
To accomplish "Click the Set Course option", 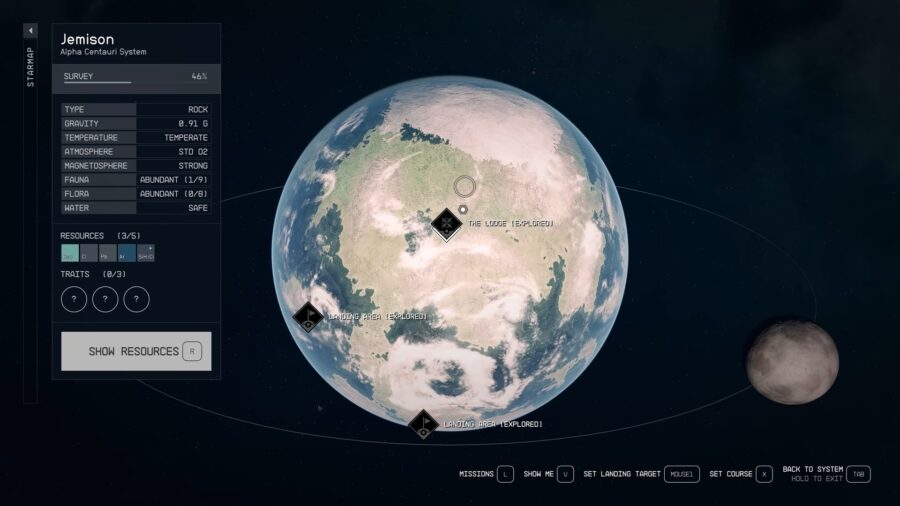I will pos(764,474).
